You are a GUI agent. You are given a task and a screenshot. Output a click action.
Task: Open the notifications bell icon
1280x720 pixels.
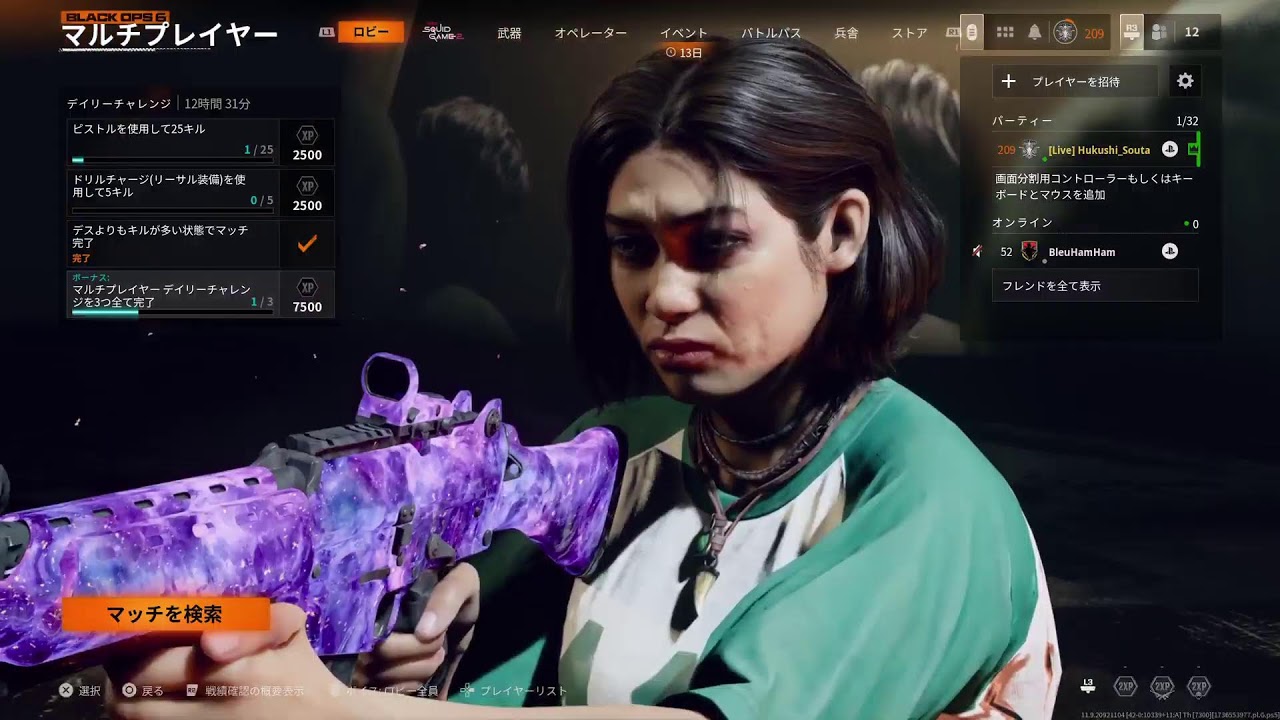[1035, 33]
